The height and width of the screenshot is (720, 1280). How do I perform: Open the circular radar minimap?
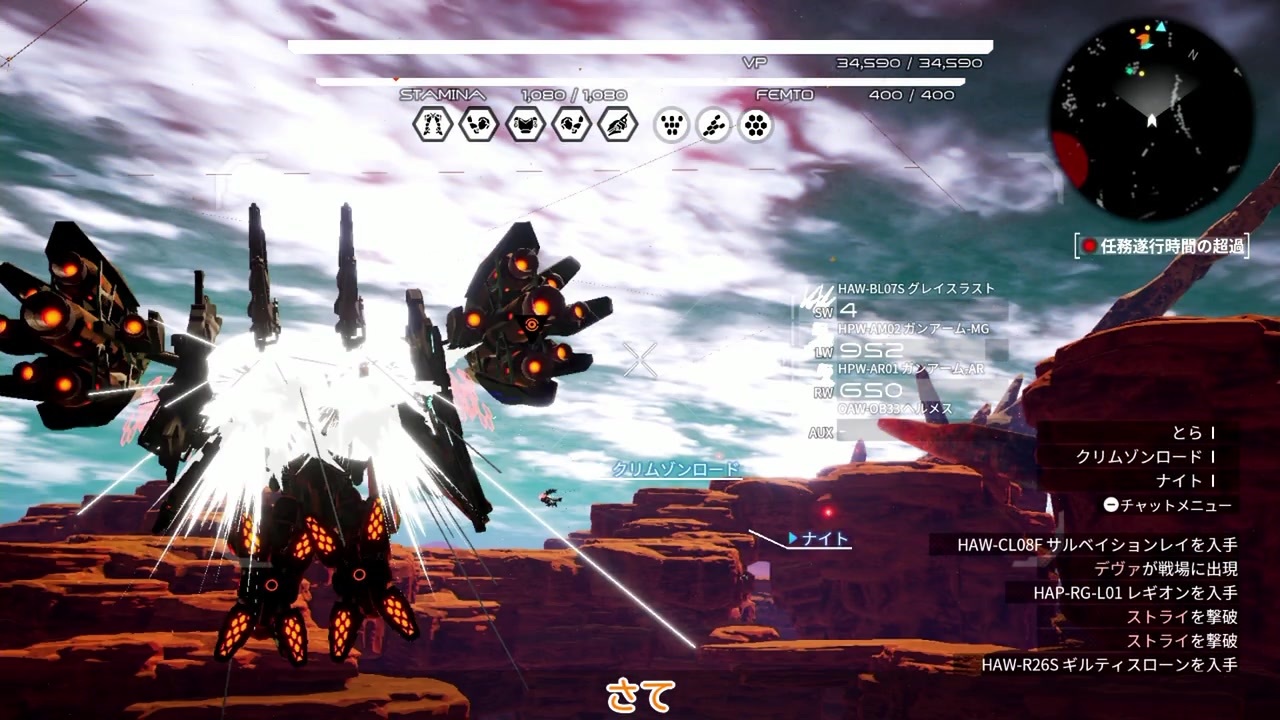tap(1151, 119)
